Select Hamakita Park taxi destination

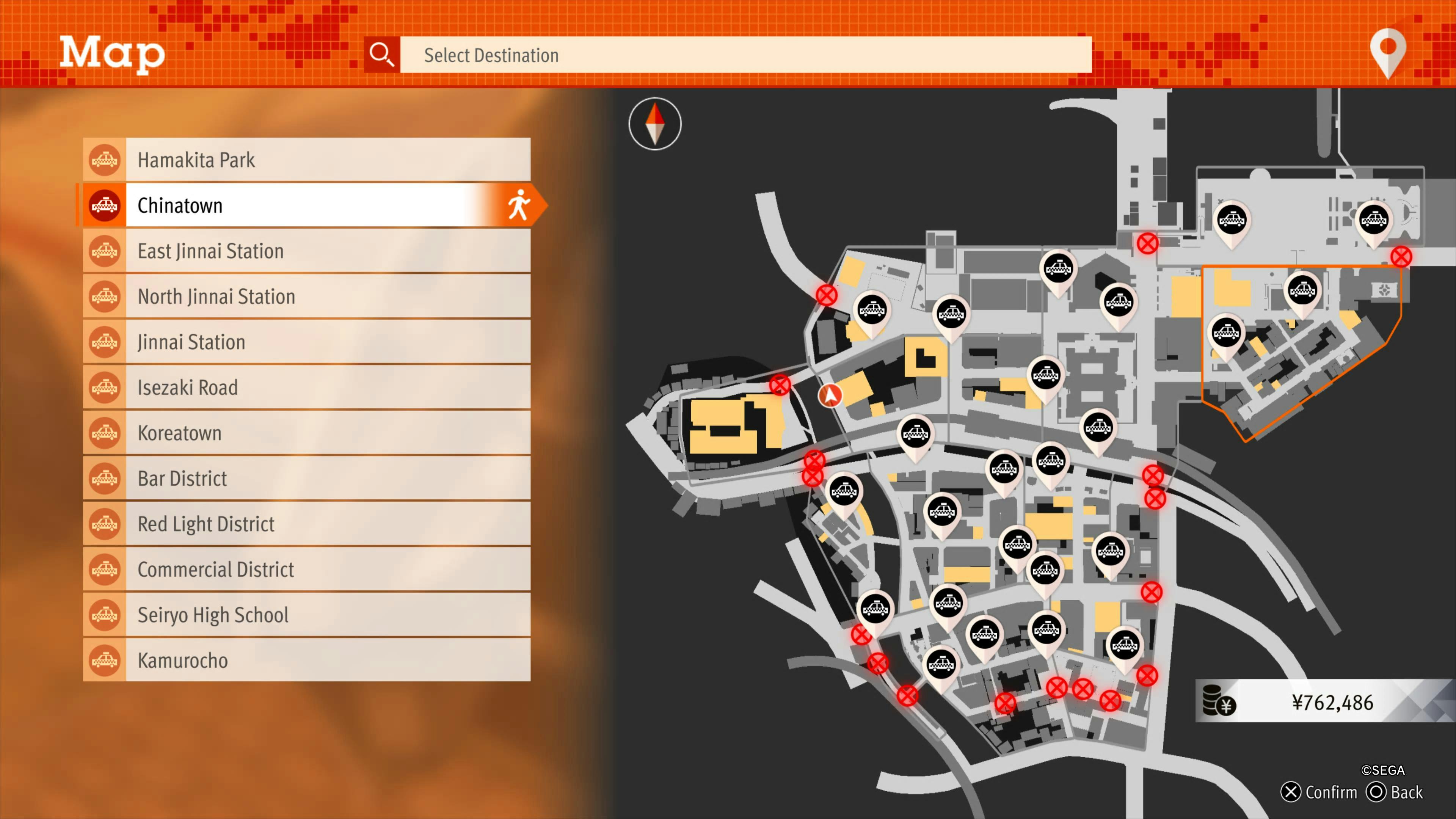306,160
